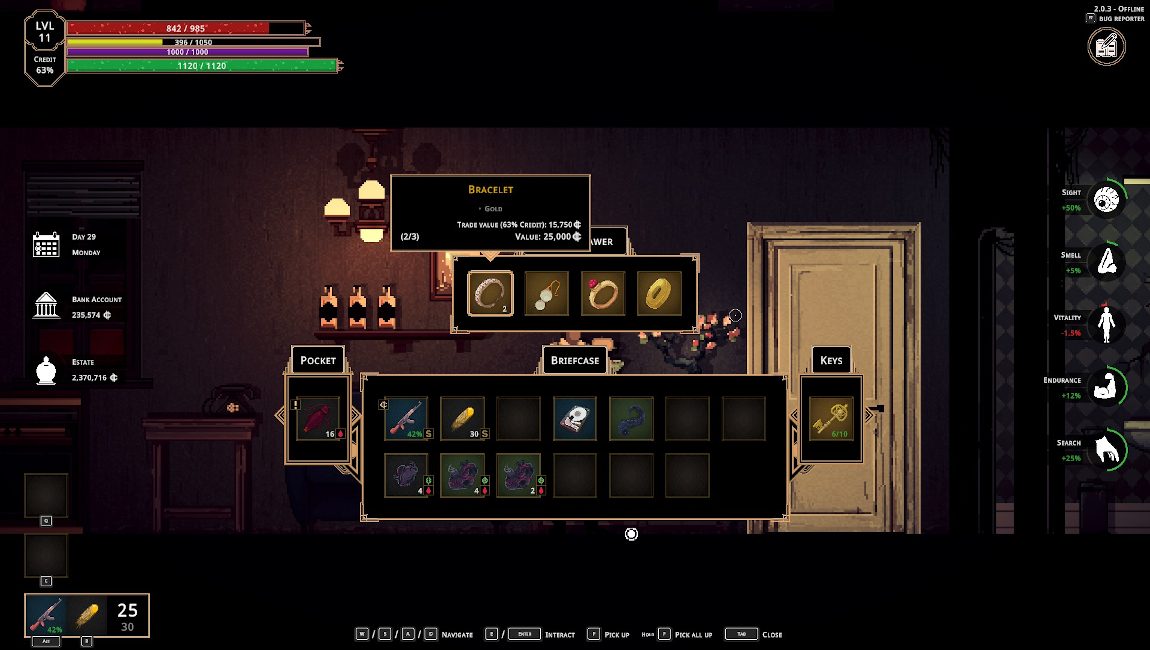Viewport: 1150px width, 650px height.
Task: Select the Smell nose status icon
Action: (1106, 263)
